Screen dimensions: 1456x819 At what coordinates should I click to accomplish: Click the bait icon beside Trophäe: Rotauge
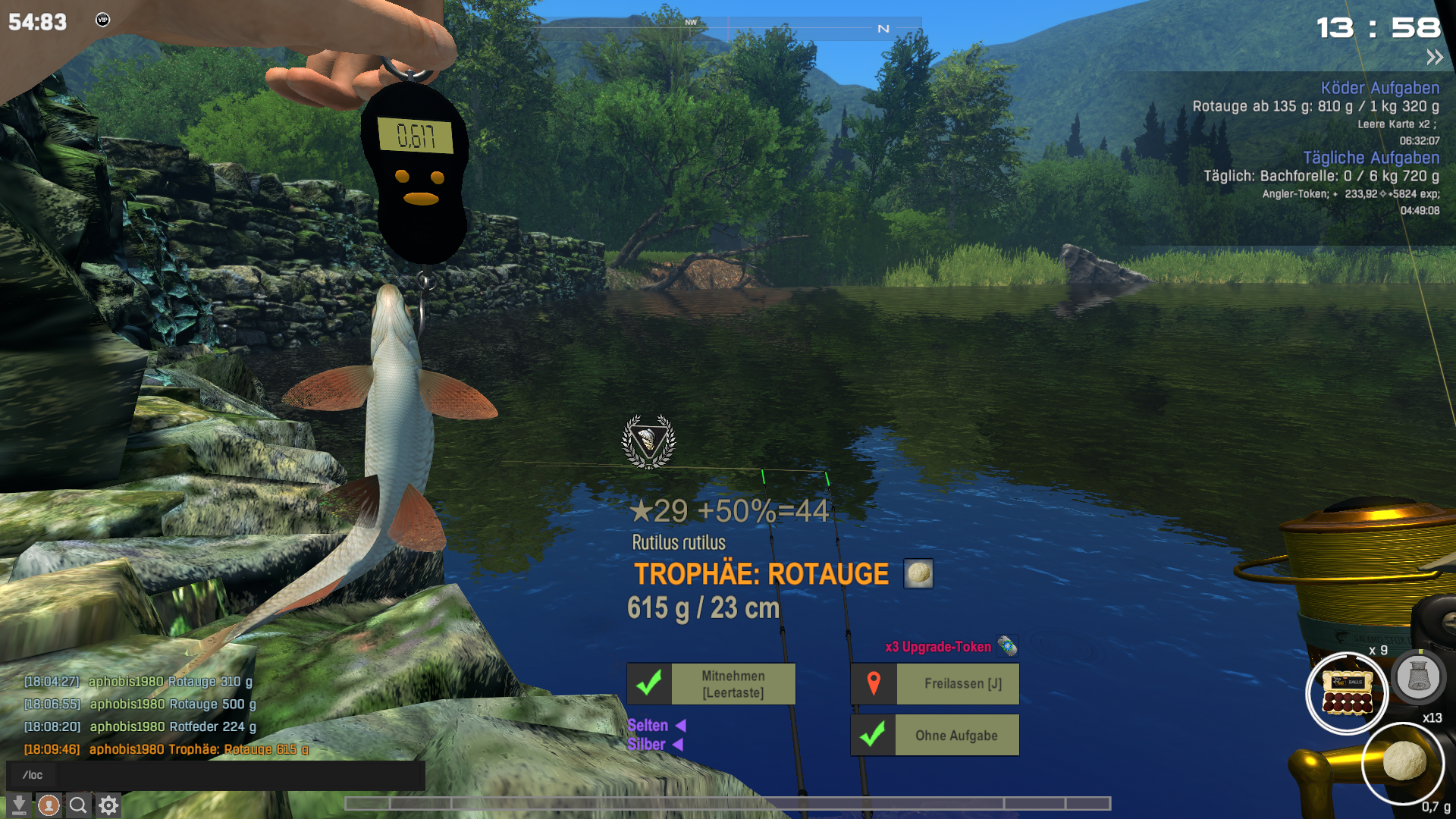click(918, 574)
